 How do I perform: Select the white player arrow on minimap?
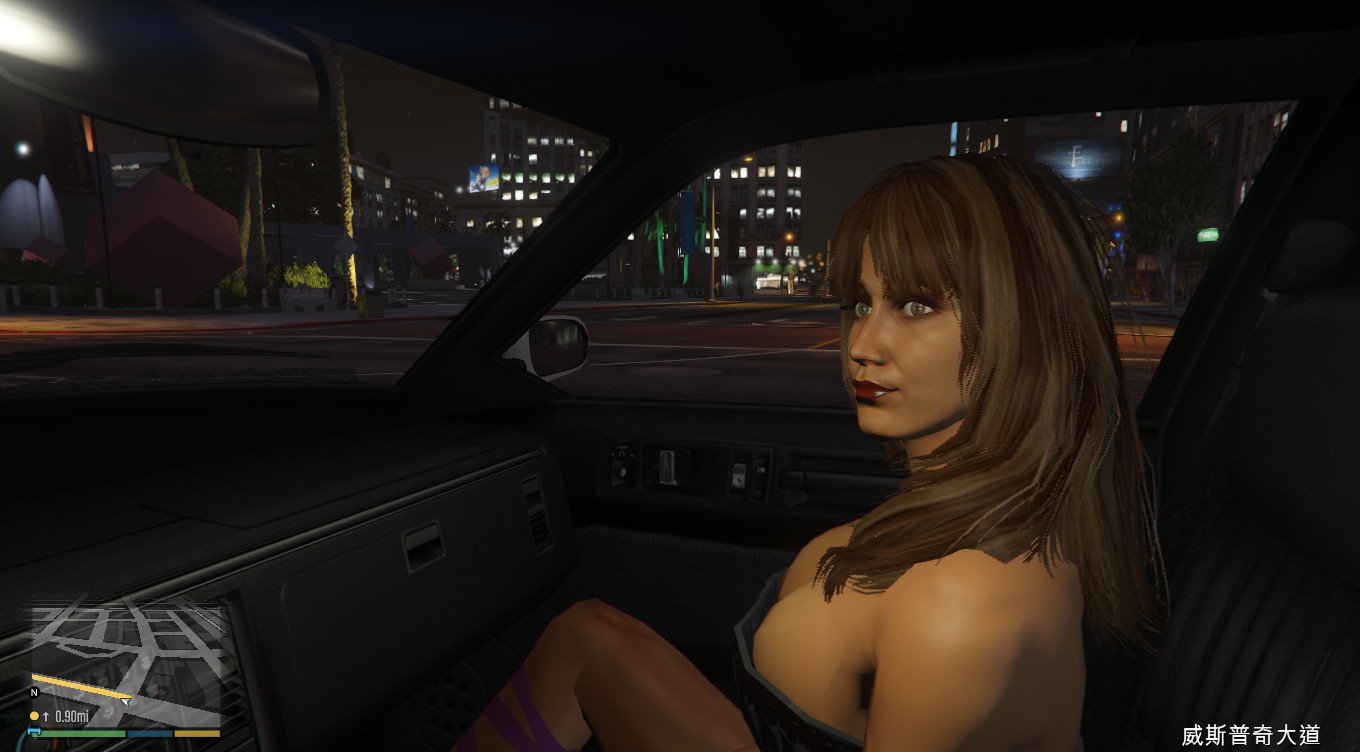[126, 701]
